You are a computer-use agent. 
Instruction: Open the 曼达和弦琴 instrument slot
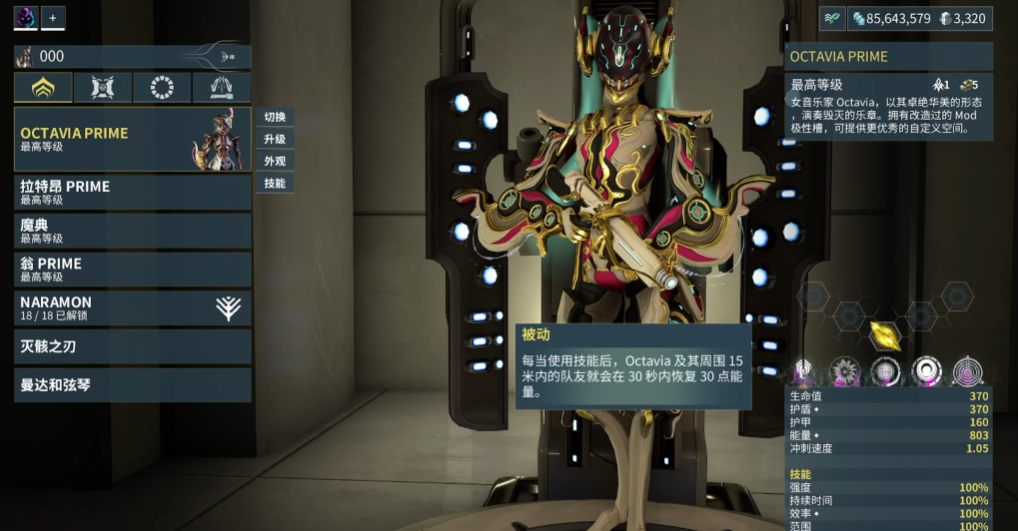(132, 385)
